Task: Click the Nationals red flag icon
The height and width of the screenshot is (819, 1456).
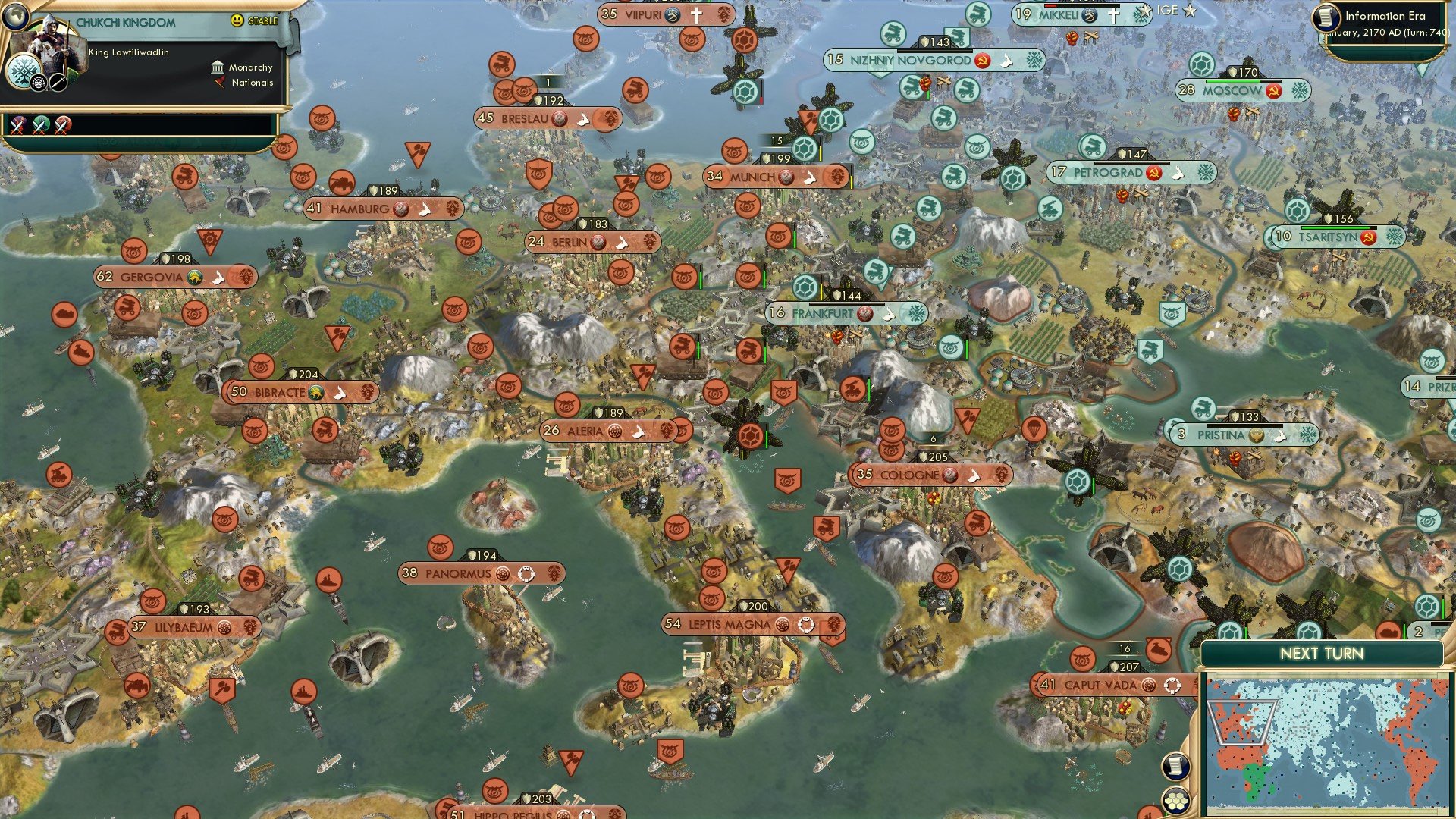Action: 220,83
